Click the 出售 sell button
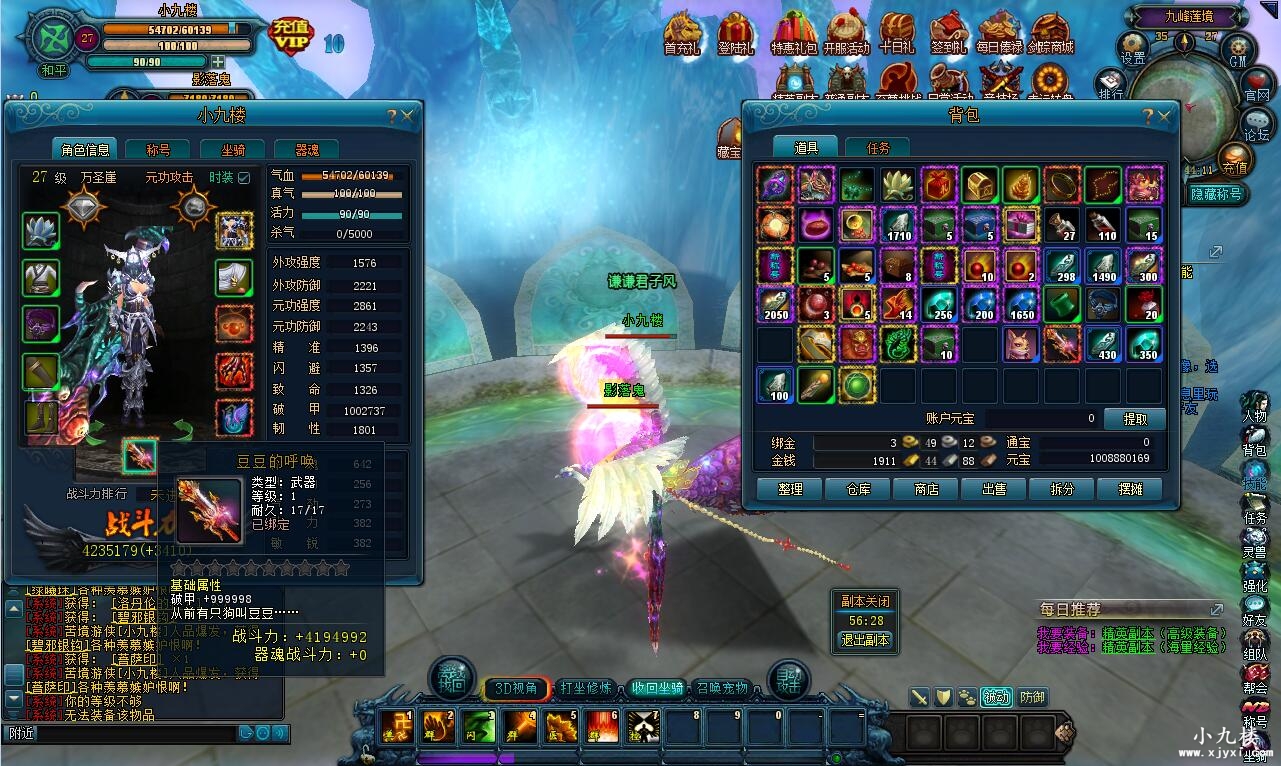This screenshot has height=766, width=1281. [x=994, y=489]
